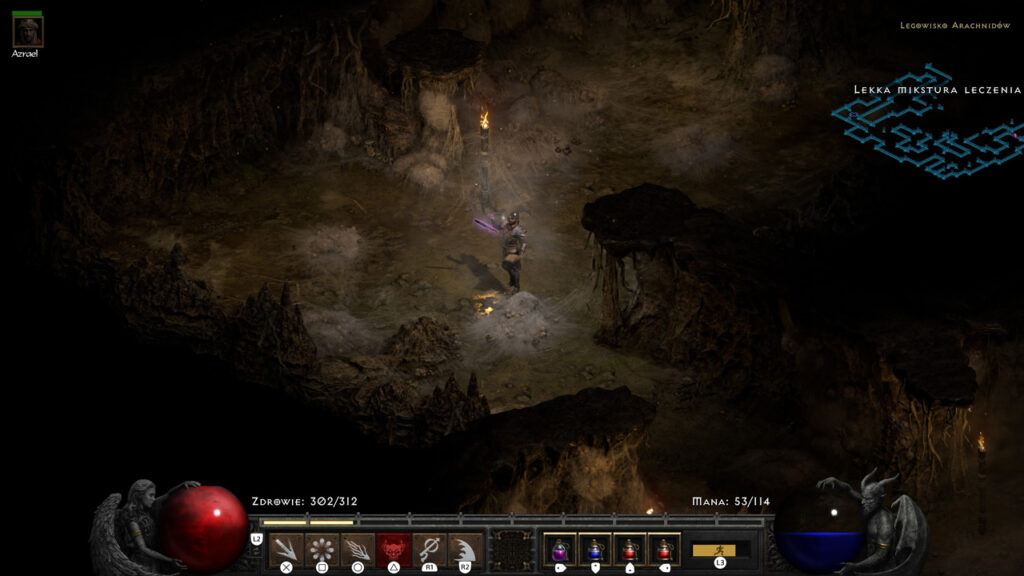Choose the circle-and-arrow skill icon
The image size is (1024, 576).
click(x=429, y=549)
